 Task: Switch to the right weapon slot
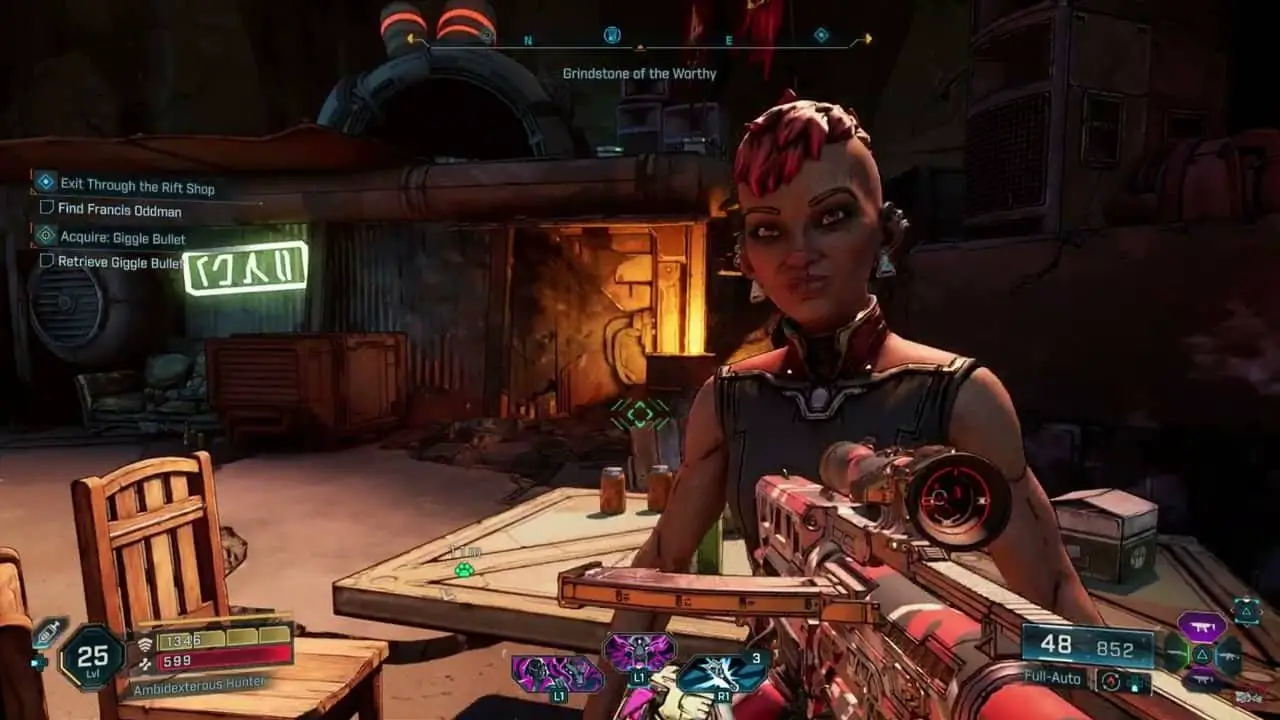click(1229, 655)
